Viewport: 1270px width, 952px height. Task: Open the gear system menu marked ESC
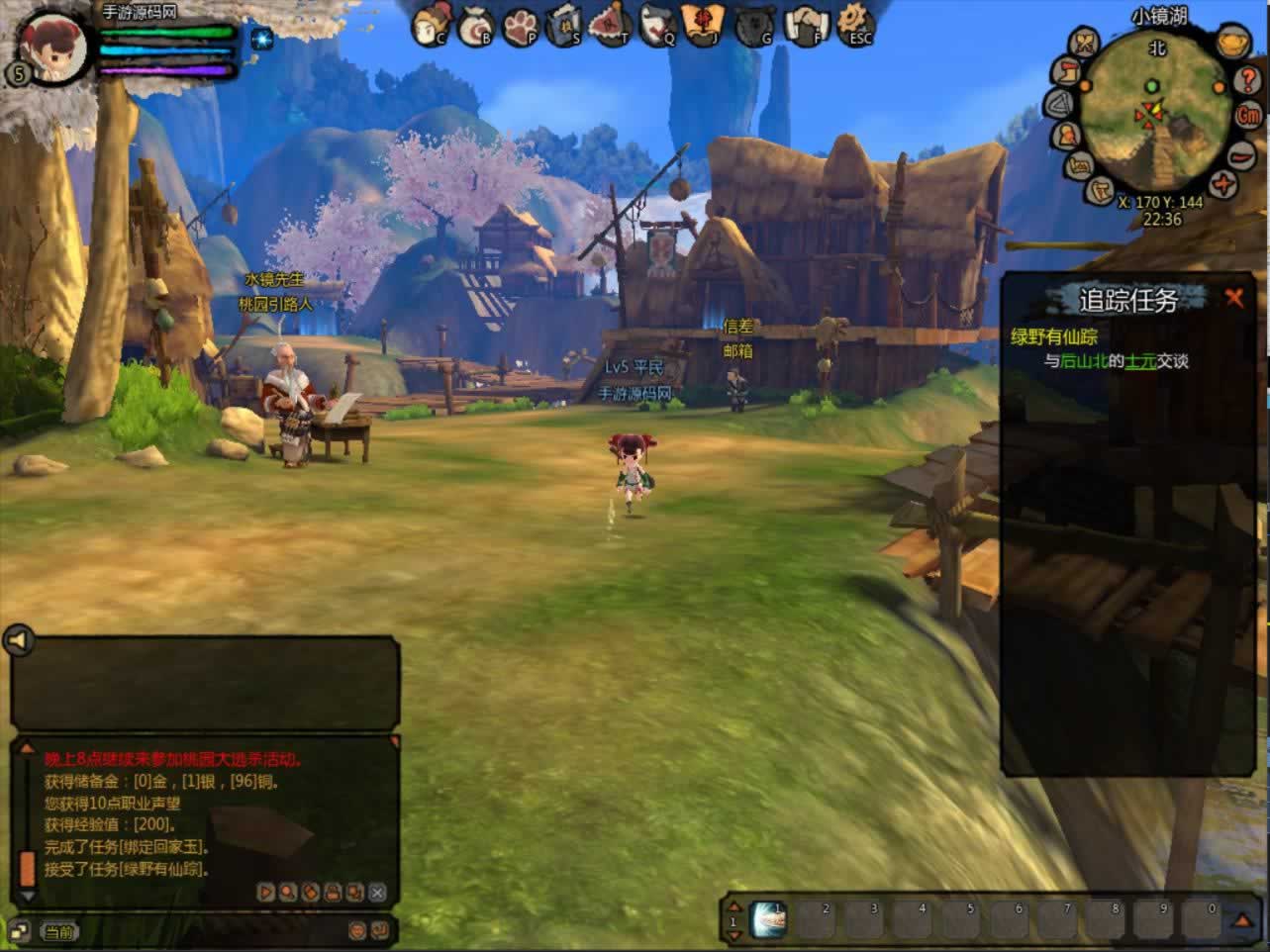pyautogui.click(x=854, y=24)
